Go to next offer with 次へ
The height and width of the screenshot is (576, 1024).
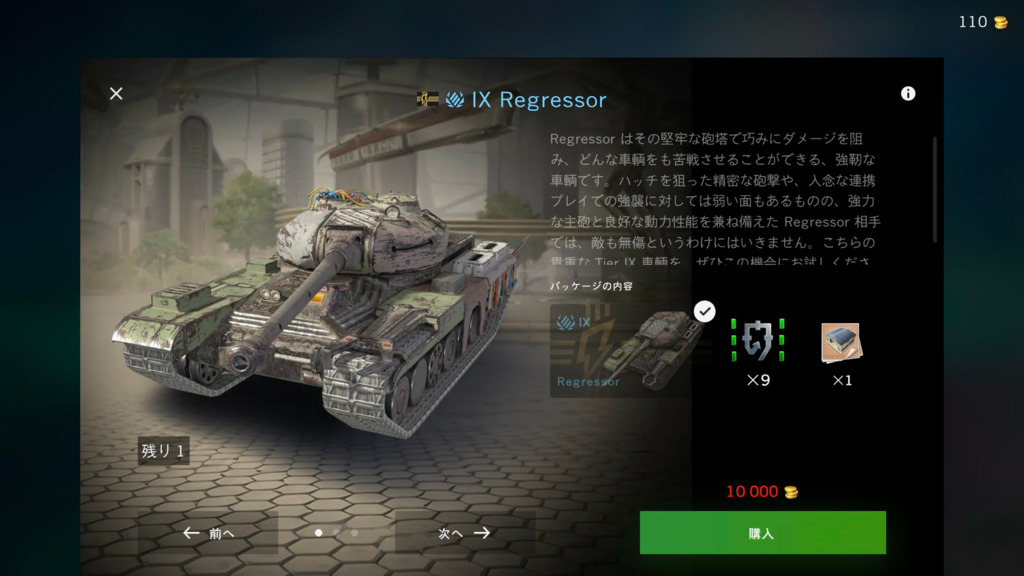coord(465,533)
